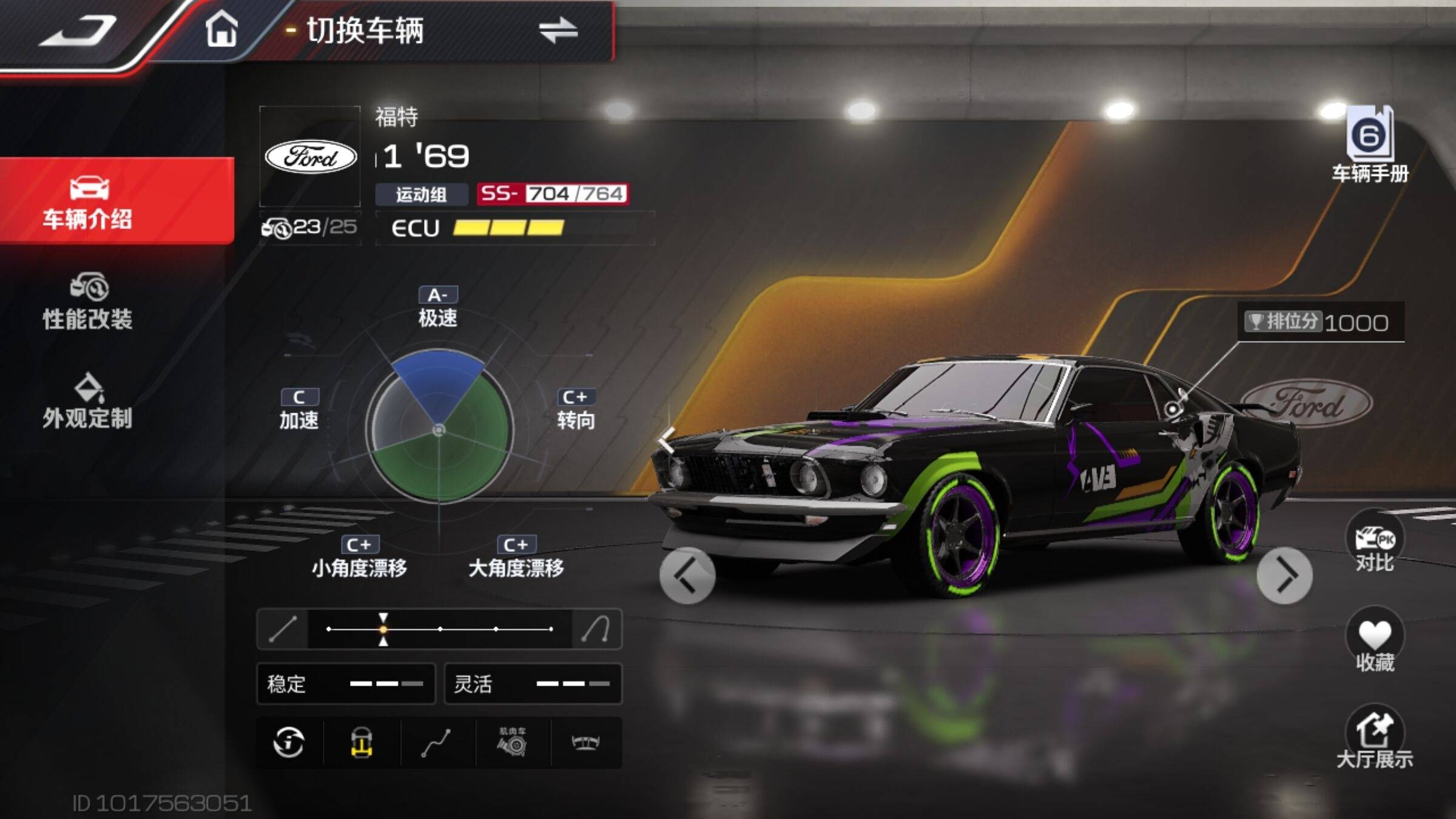The height and width of the screenshot is (819, 1456).
Task: Click the 灵活 agility setting box
Action: pos(533,684)
